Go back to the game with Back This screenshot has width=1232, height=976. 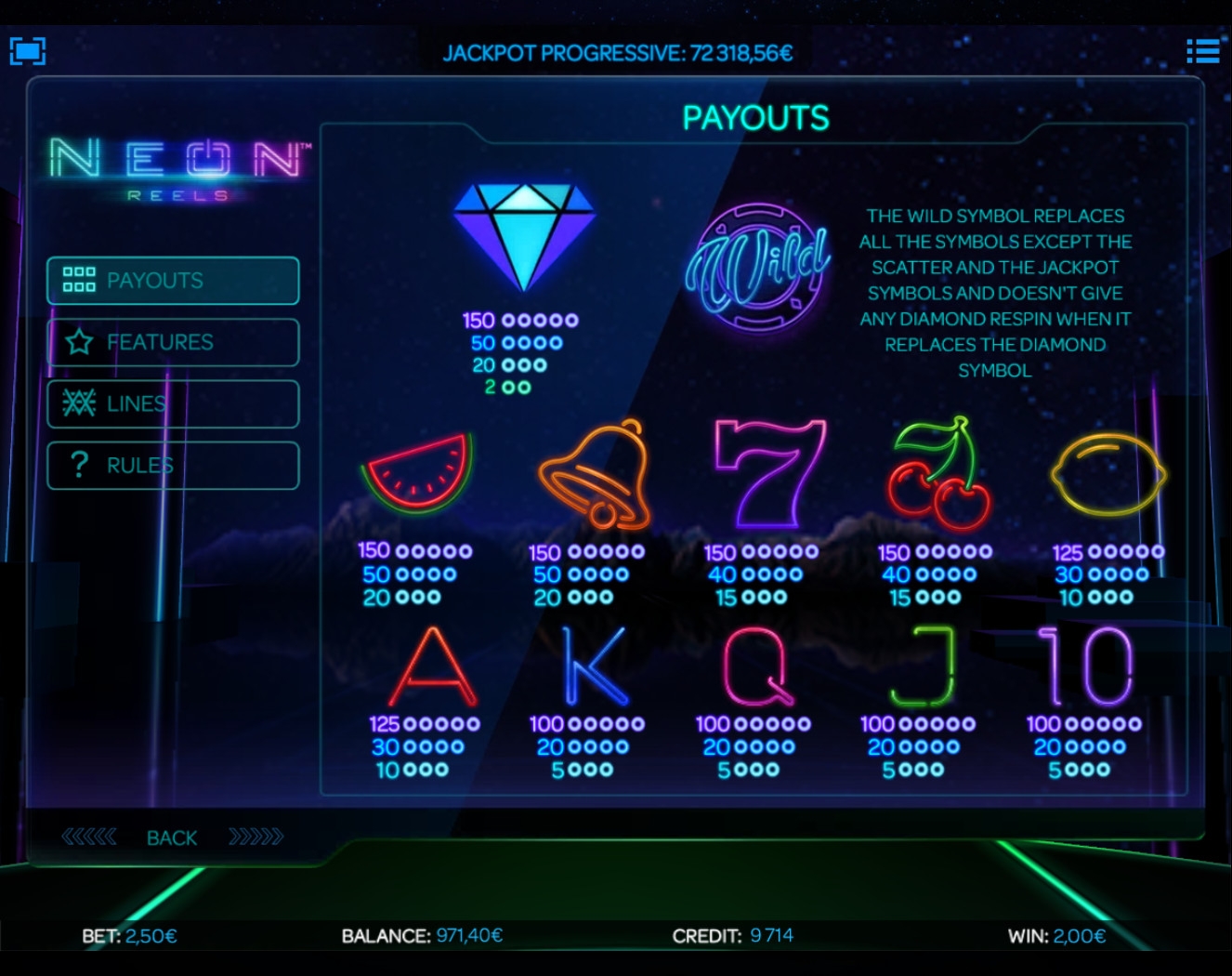172,838
